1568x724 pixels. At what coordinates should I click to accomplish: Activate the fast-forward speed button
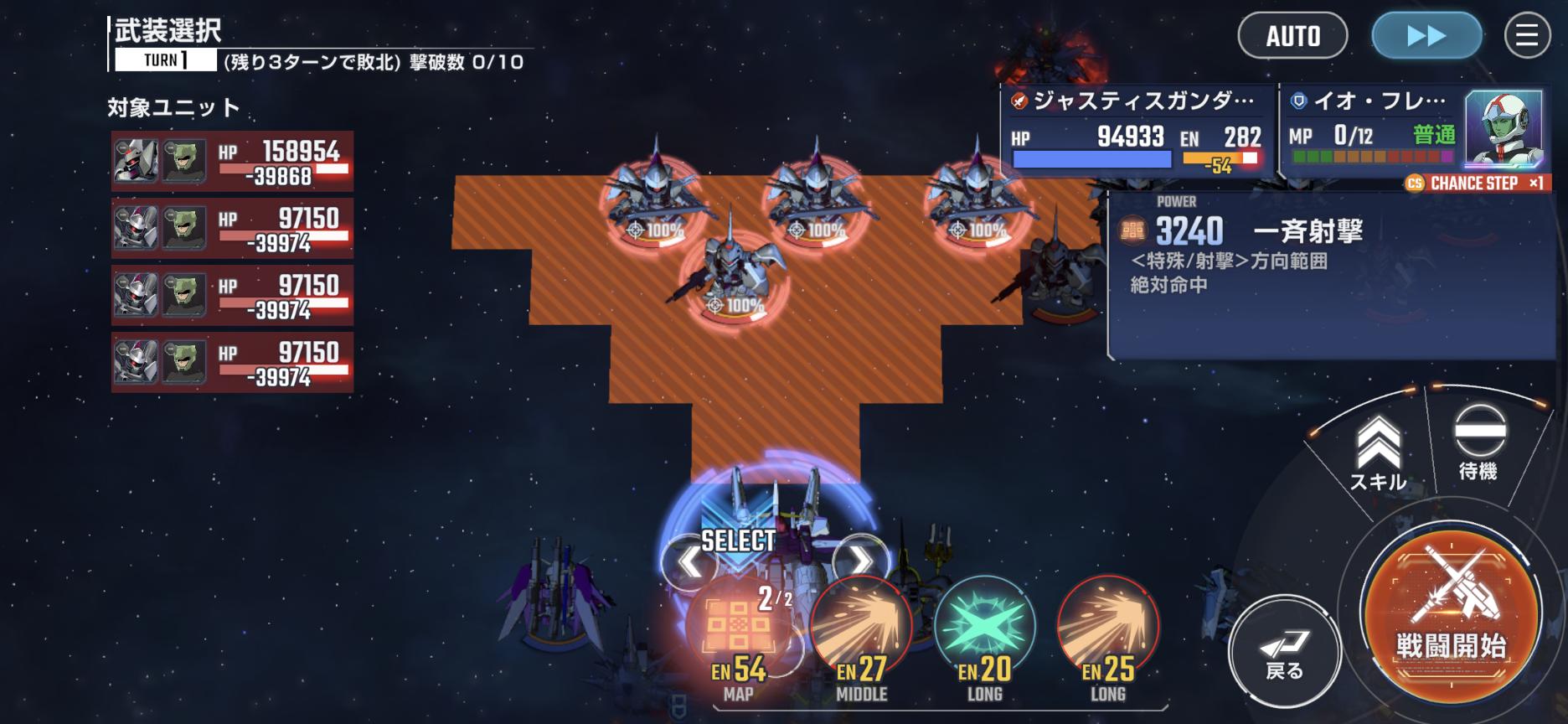tap(1426, 36)
